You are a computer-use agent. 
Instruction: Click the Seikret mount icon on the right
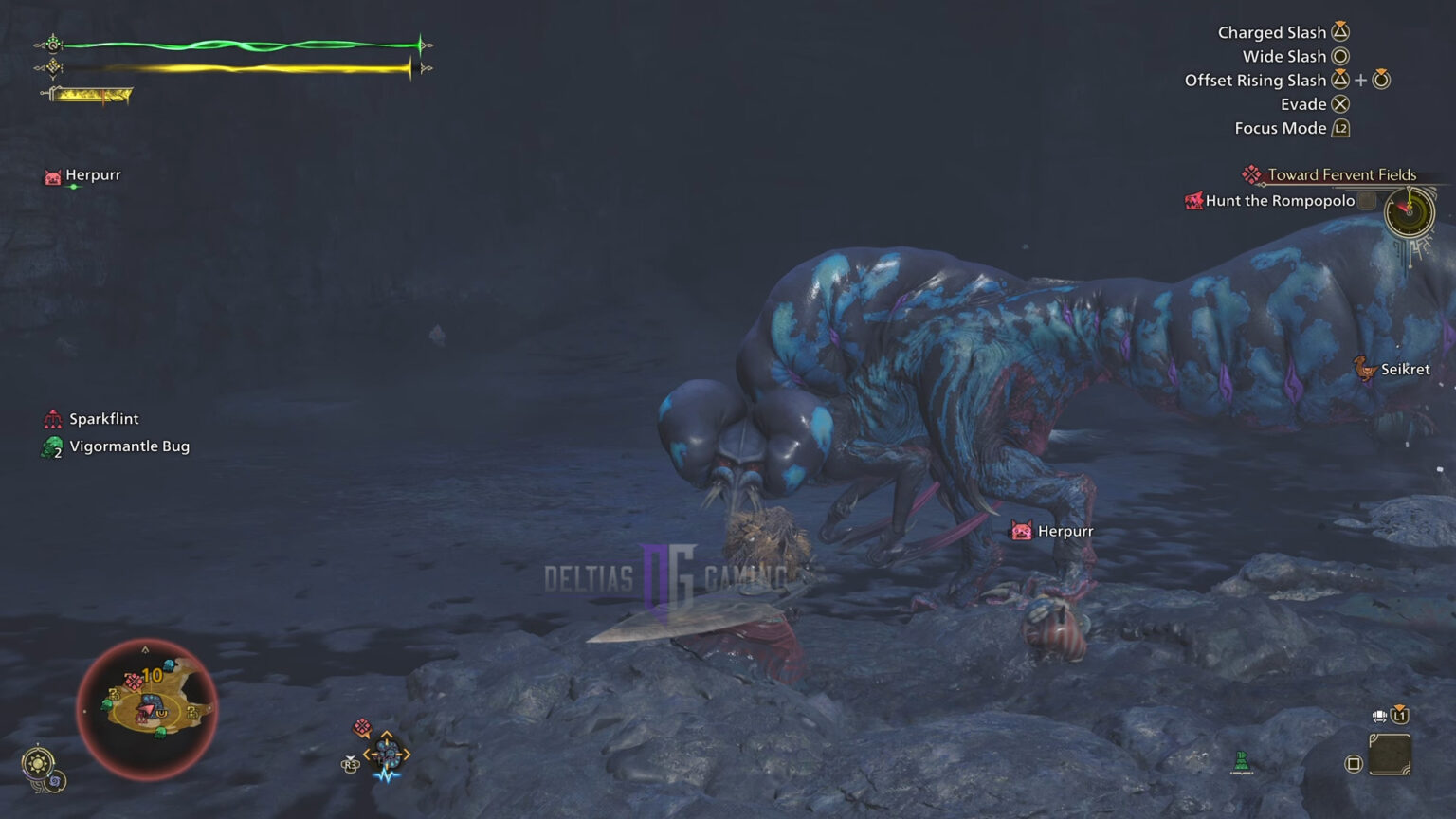(1363, 370)
